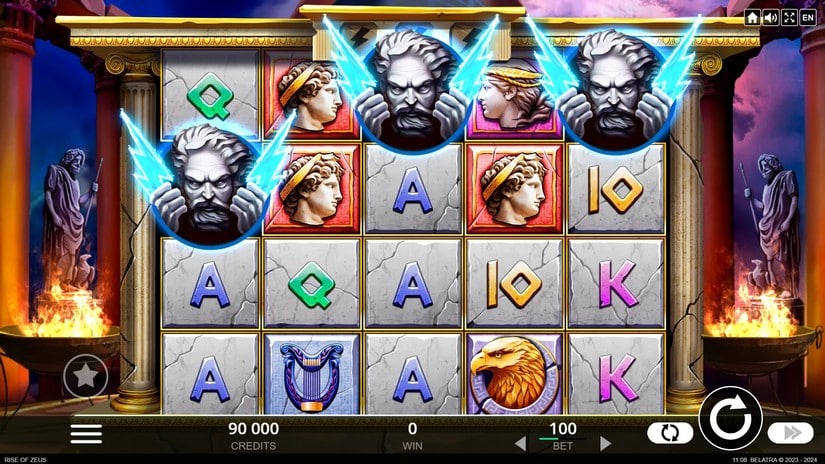Open the star bonus button
825x464 pixels.
(x=86, y=377)
